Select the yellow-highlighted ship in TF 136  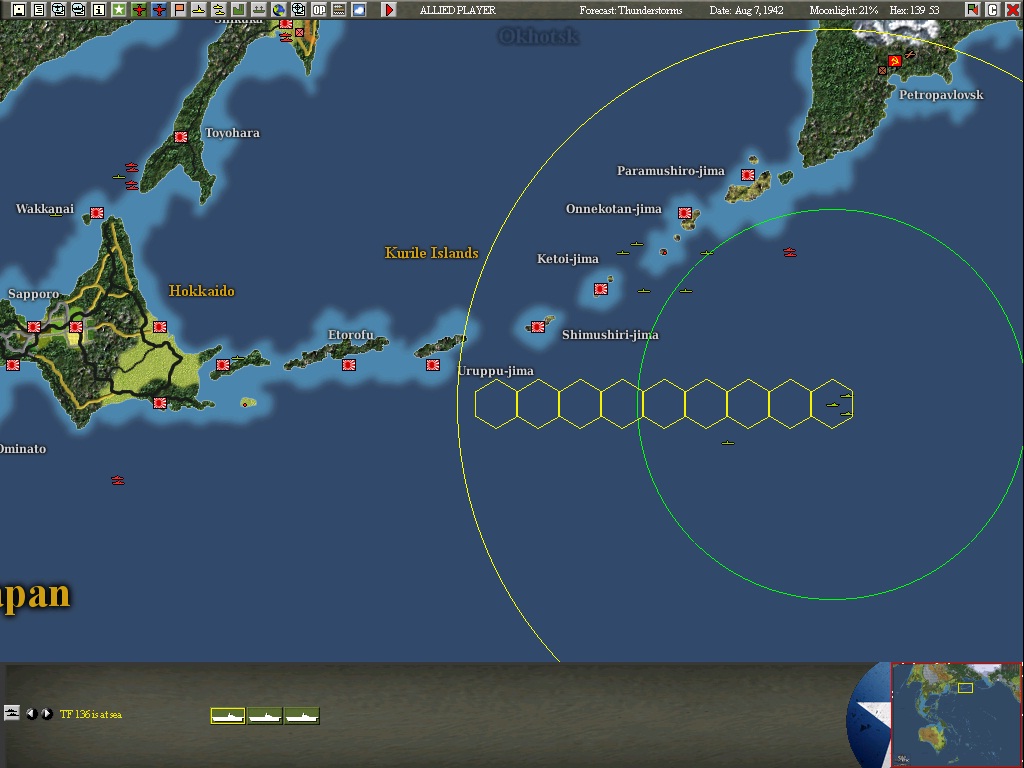coord(228,715)
